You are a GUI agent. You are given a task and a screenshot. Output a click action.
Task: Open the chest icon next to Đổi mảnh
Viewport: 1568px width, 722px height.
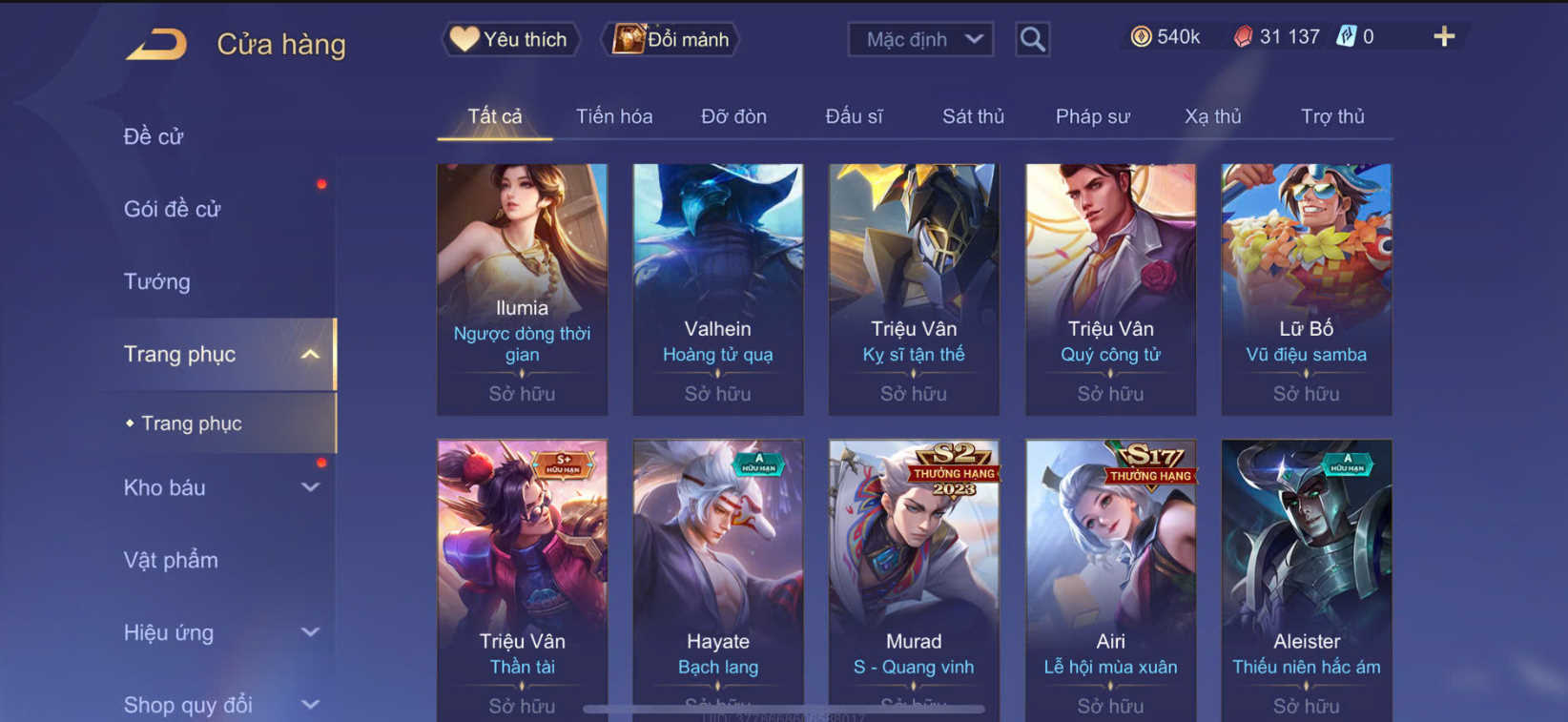tap(629, 39)
